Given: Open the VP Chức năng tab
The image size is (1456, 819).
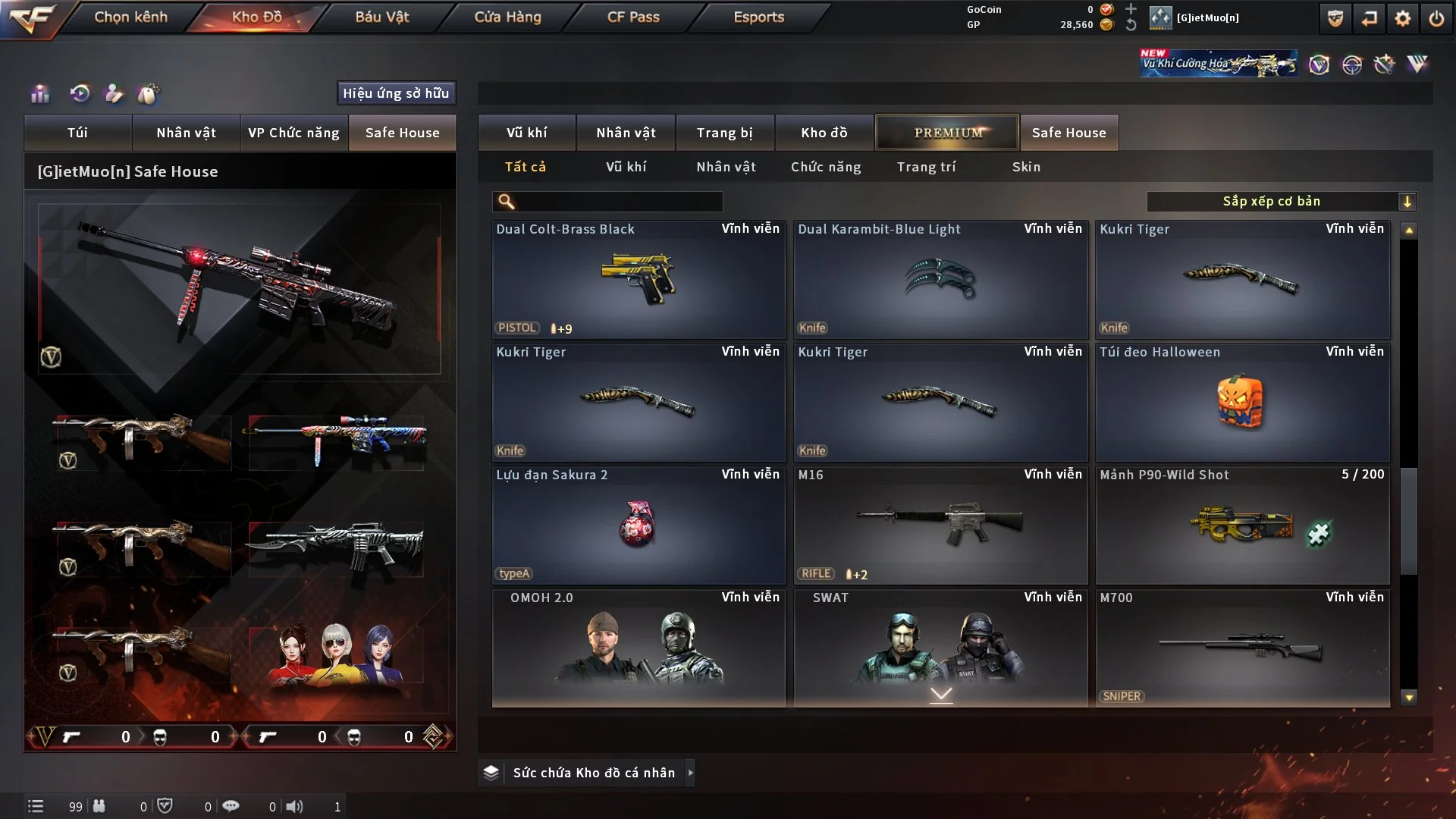Looking at the screenshot, I should (293, 133).
